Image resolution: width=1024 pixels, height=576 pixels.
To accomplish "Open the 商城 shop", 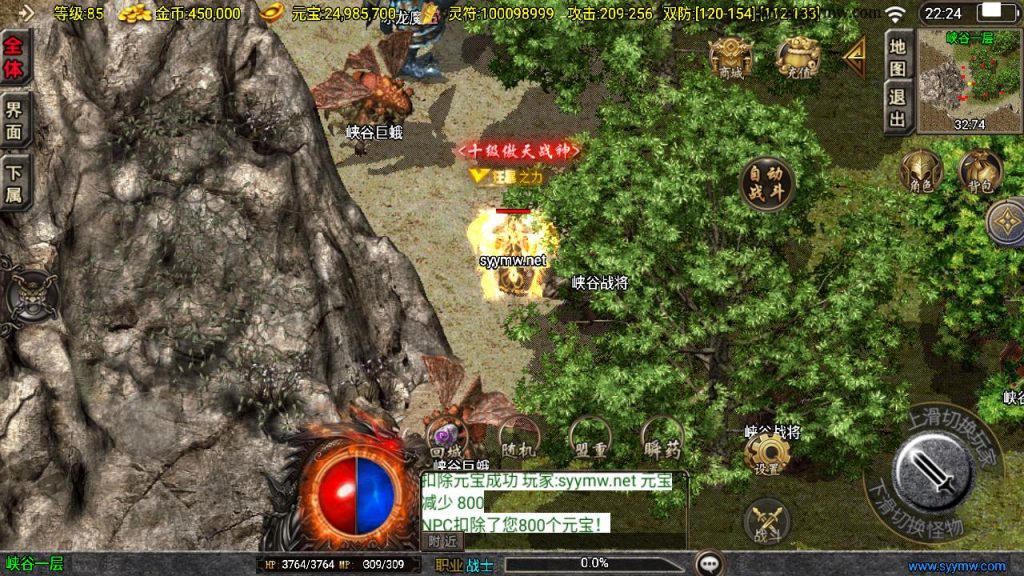I will 730,58.
